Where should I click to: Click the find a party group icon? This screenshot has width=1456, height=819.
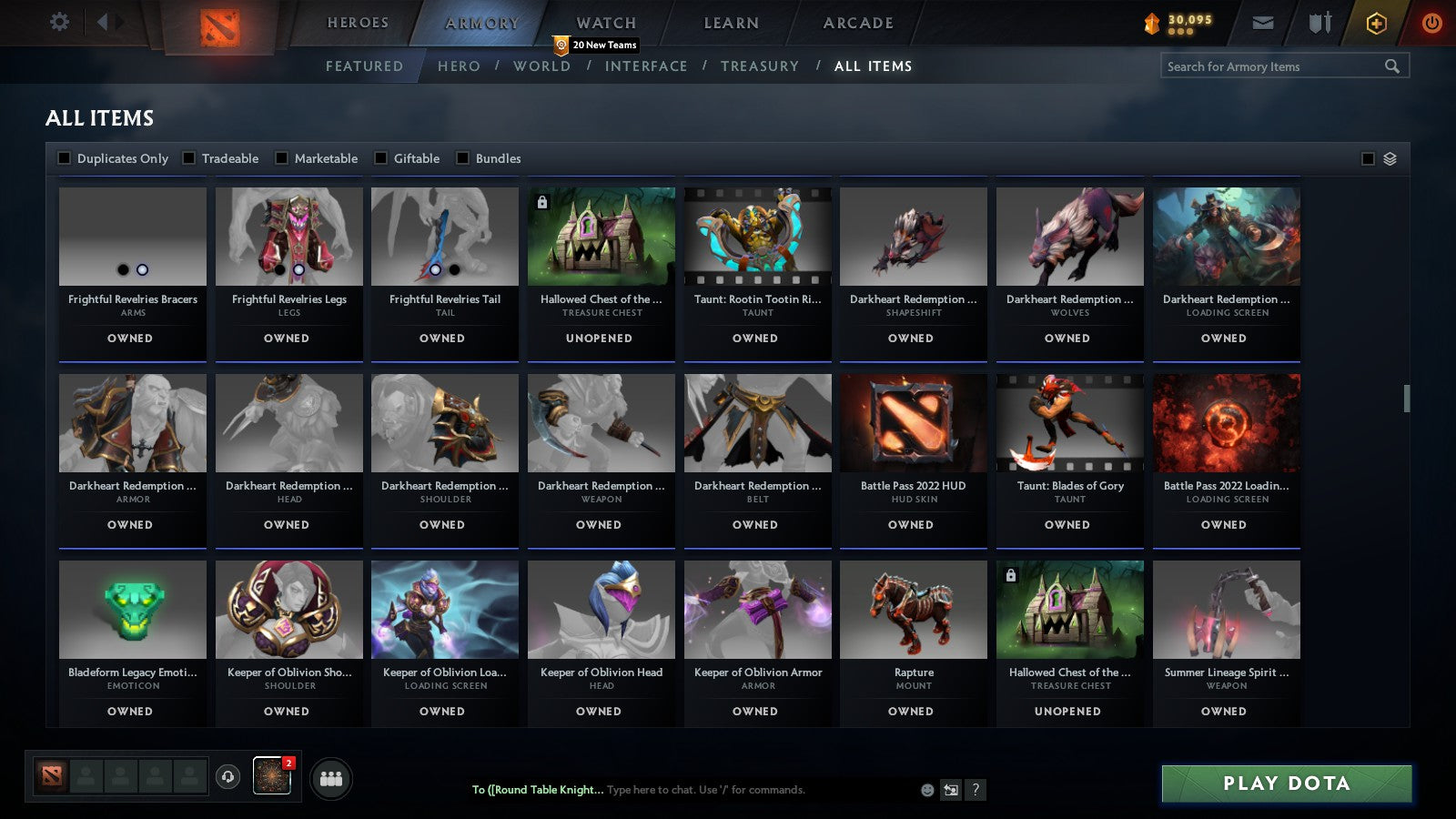coord(333,776)
